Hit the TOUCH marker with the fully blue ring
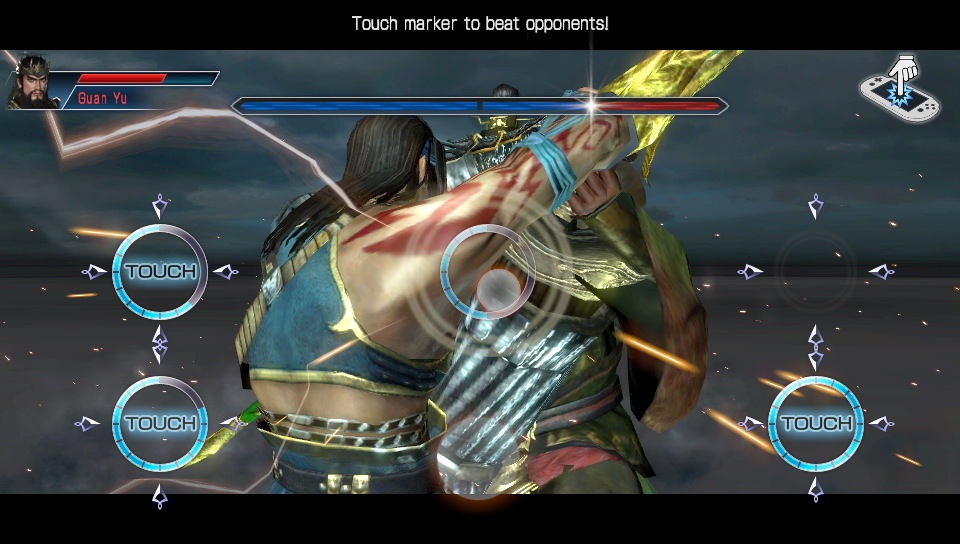This screenshot has height=544, width=960. point(815,423)
